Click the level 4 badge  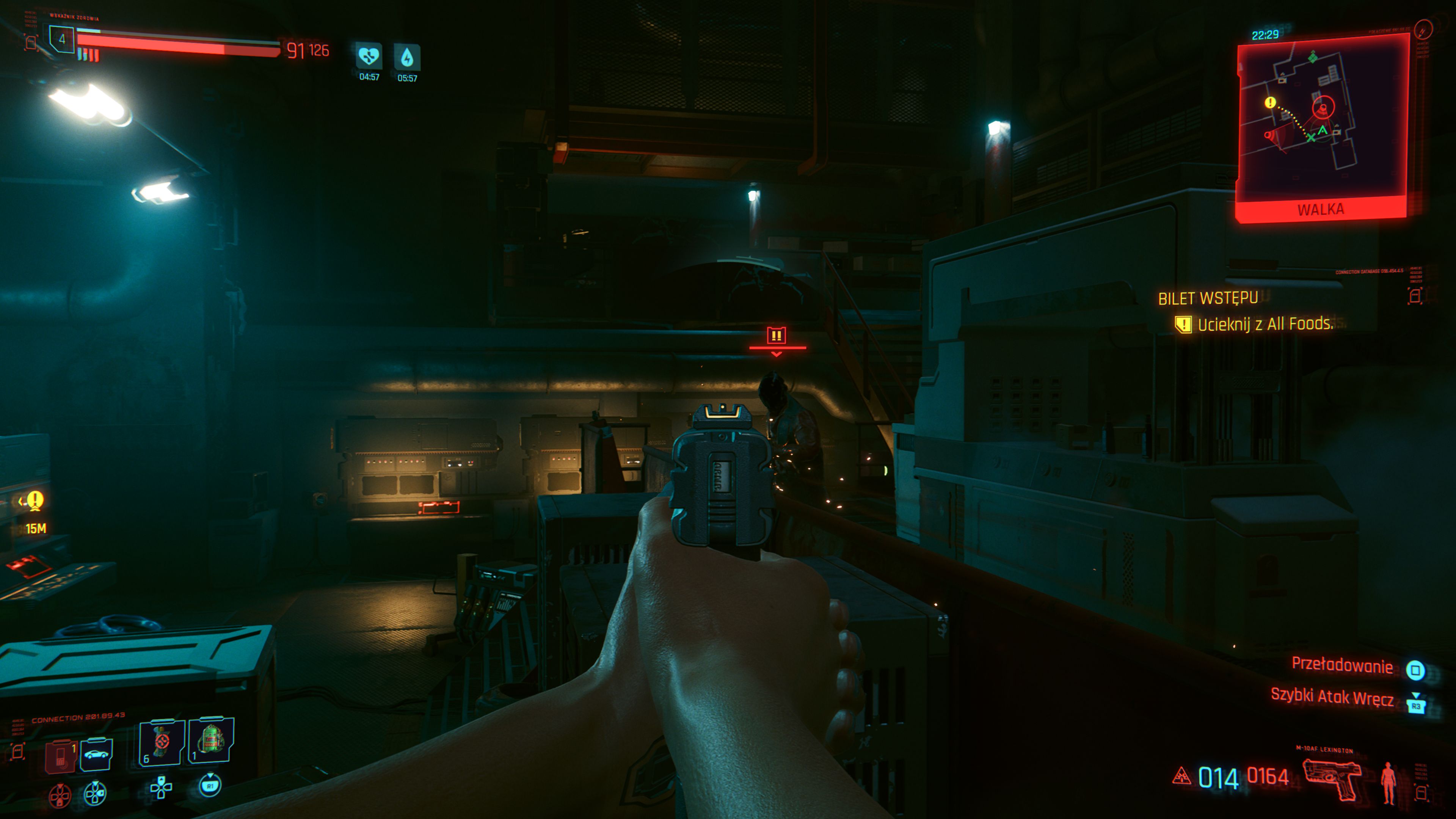pyautogui.click(x=61, y=39)
